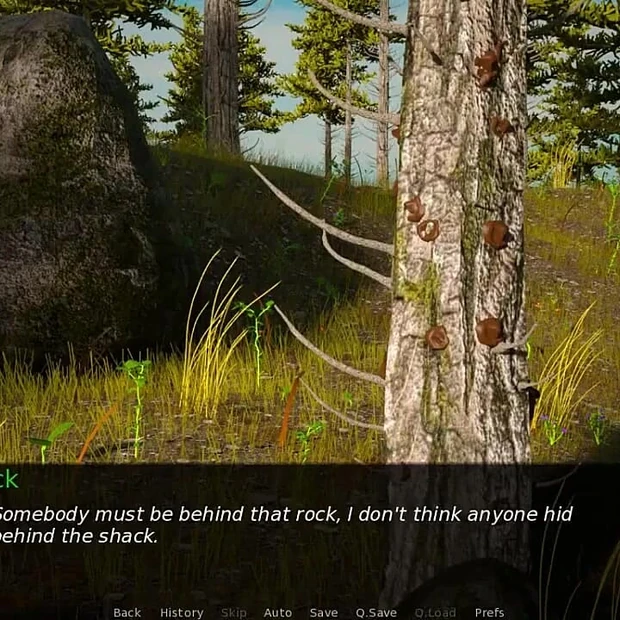
Task: Load the quick save with Q.Load
Action: tap(435, 613)
